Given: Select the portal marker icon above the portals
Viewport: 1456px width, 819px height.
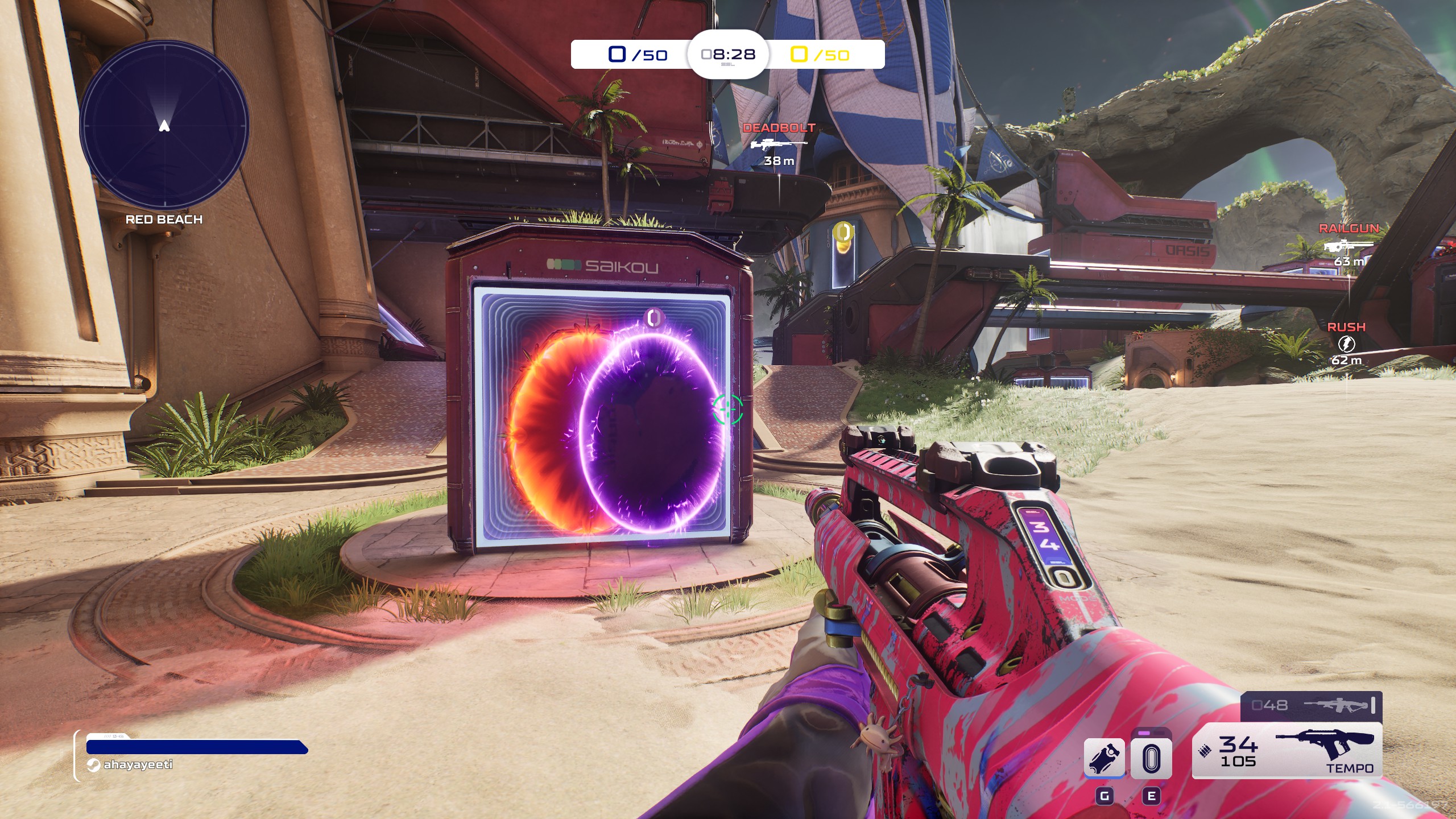Looking at the screenshot, I should (653, 317).
